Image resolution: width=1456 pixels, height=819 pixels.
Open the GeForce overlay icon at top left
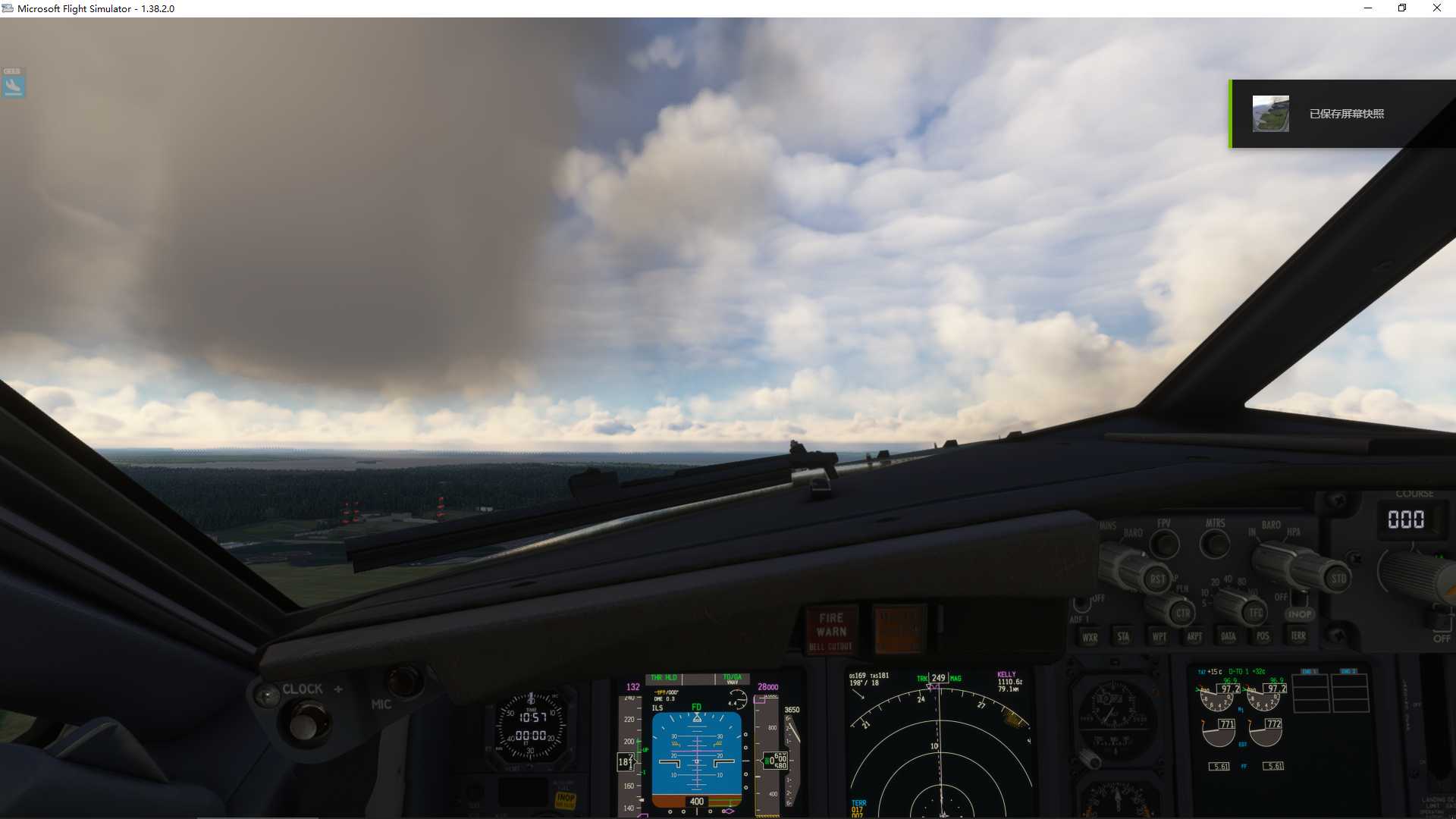[12, 83]
